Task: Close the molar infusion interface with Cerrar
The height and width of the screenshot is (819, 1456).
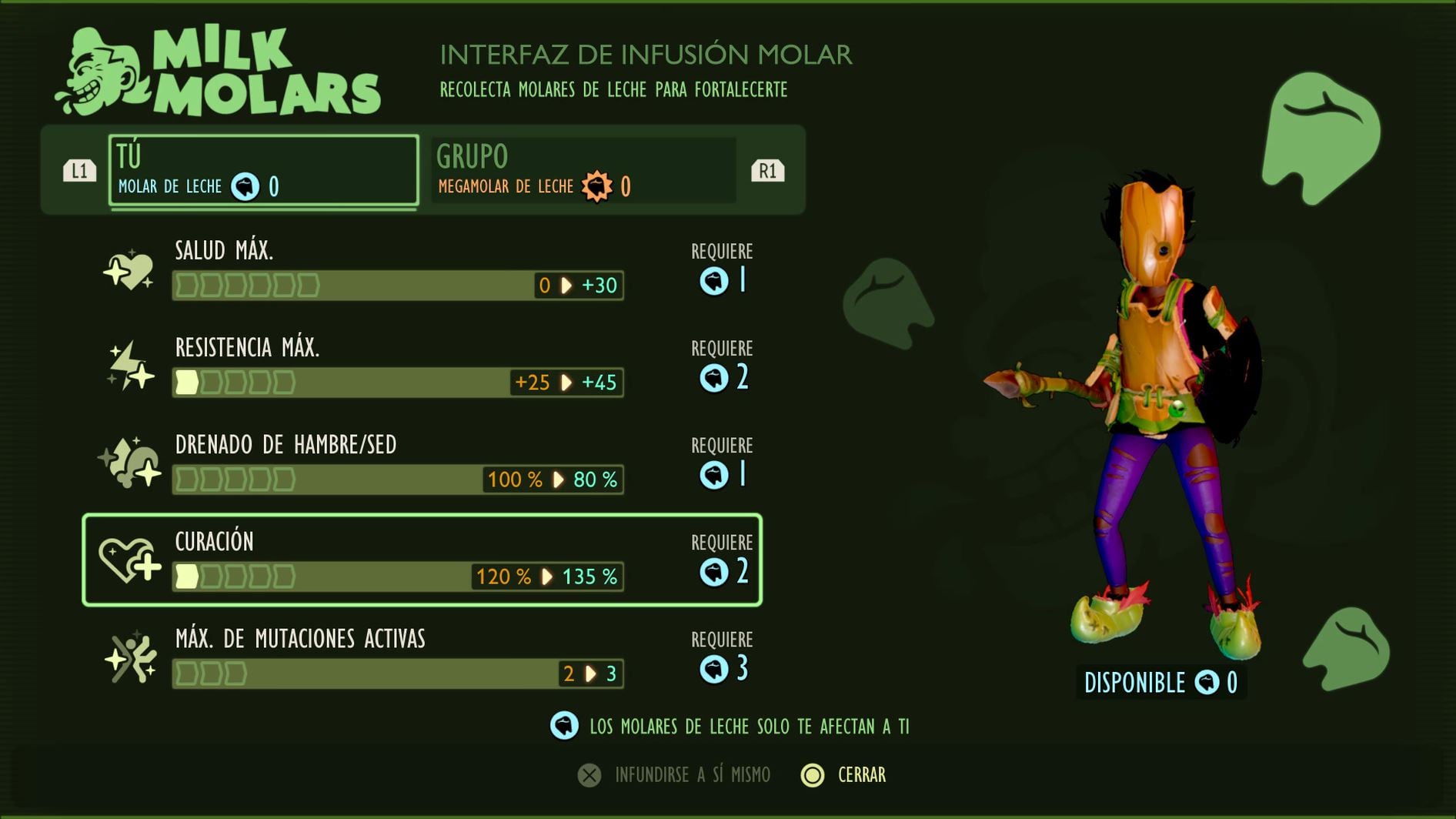Action: (x=844, y=775)
